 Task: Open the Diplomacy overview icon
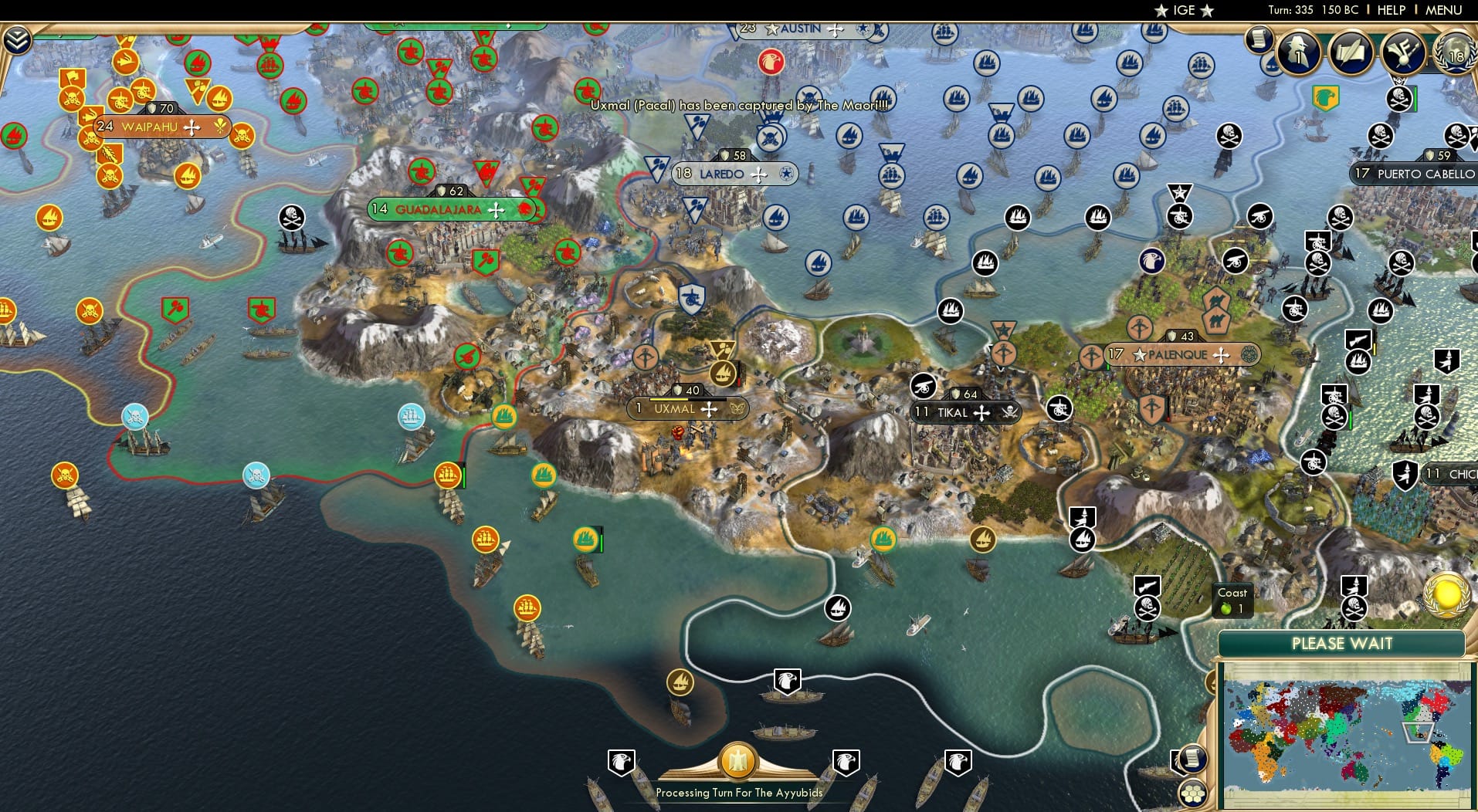1402,53
